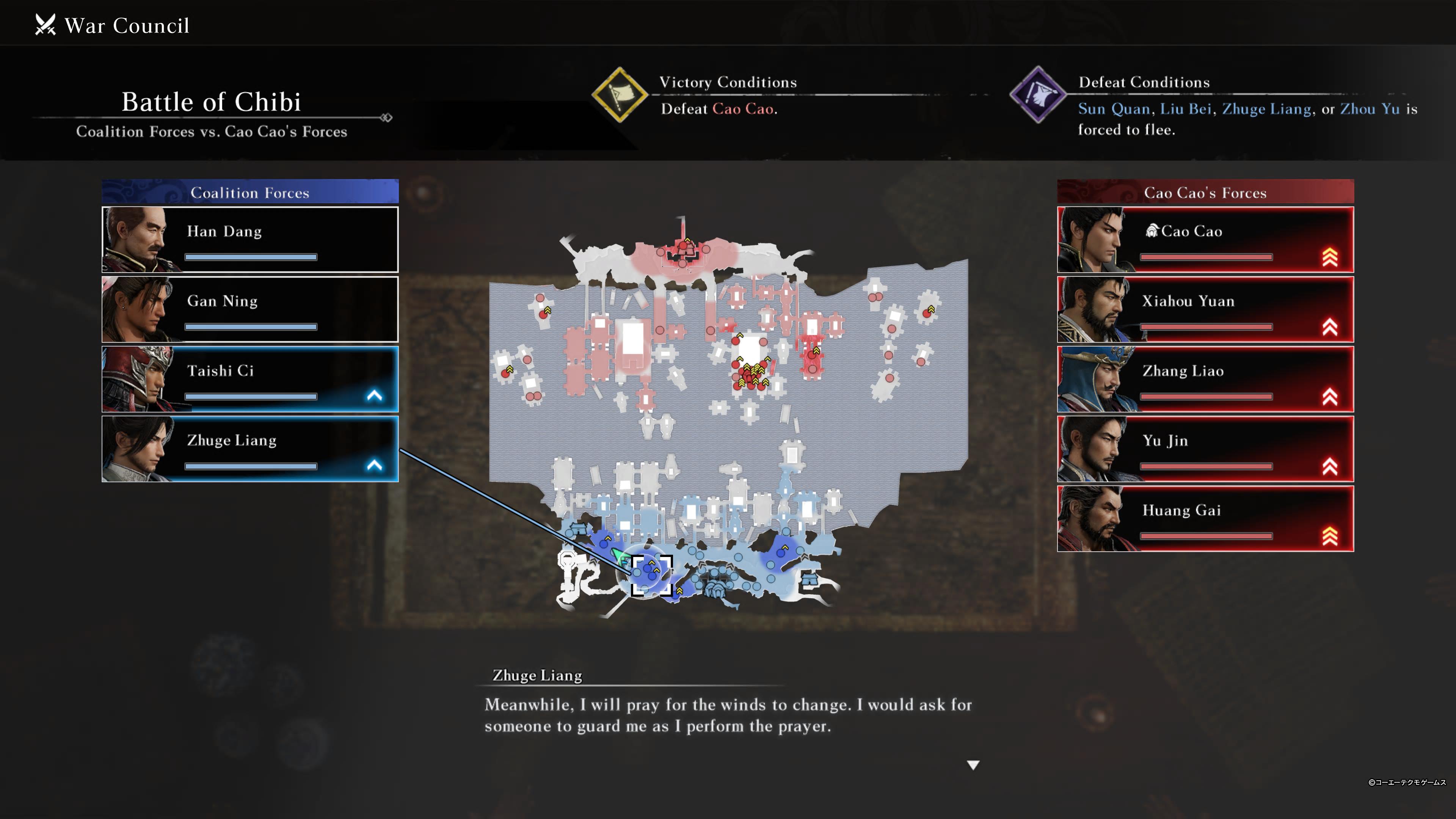Pick Zhuge Liang from the Coalition Forces
This screenshot has height=819, width=1456.
[x=250, y=449]
